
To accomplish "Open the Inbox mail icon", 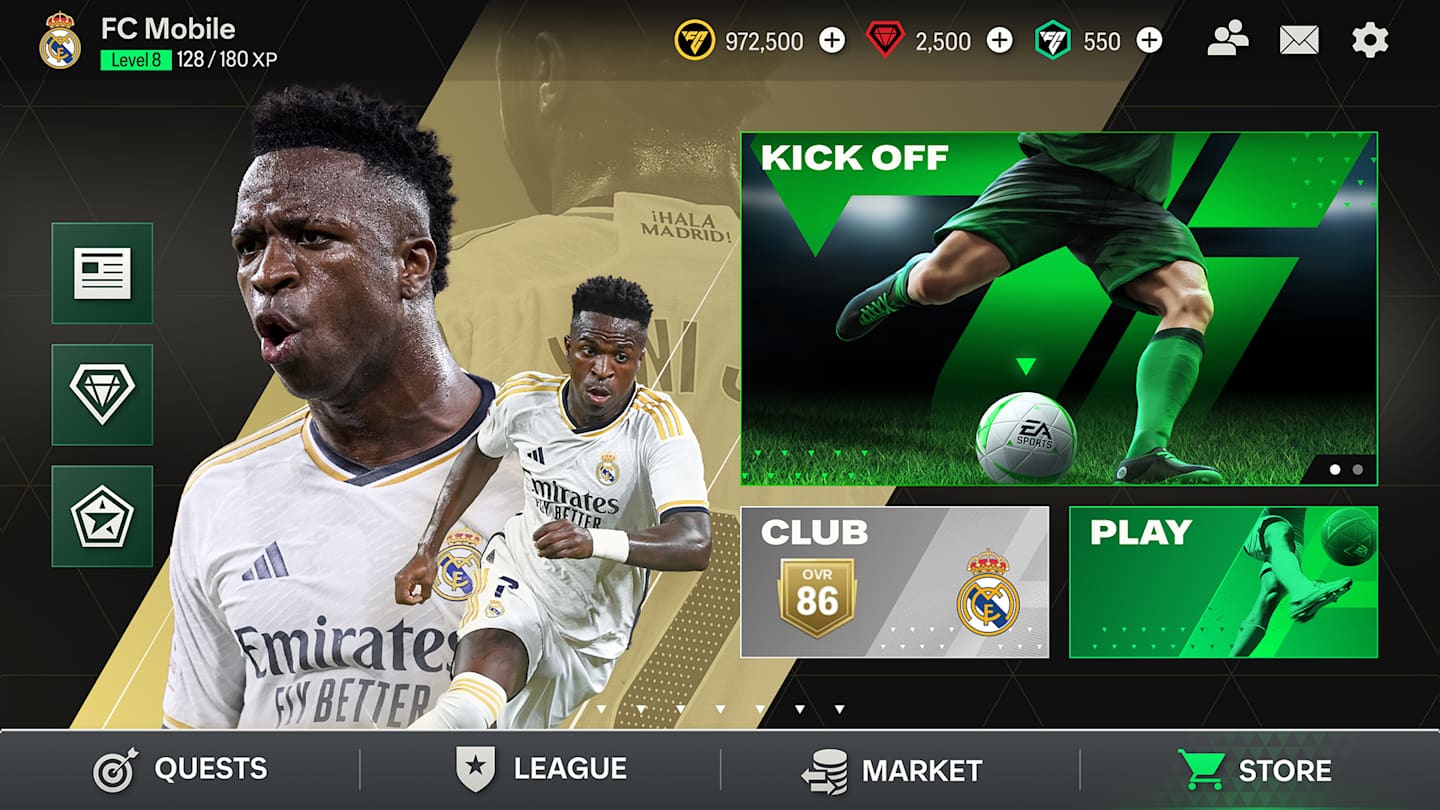I will coord(1299,41).
